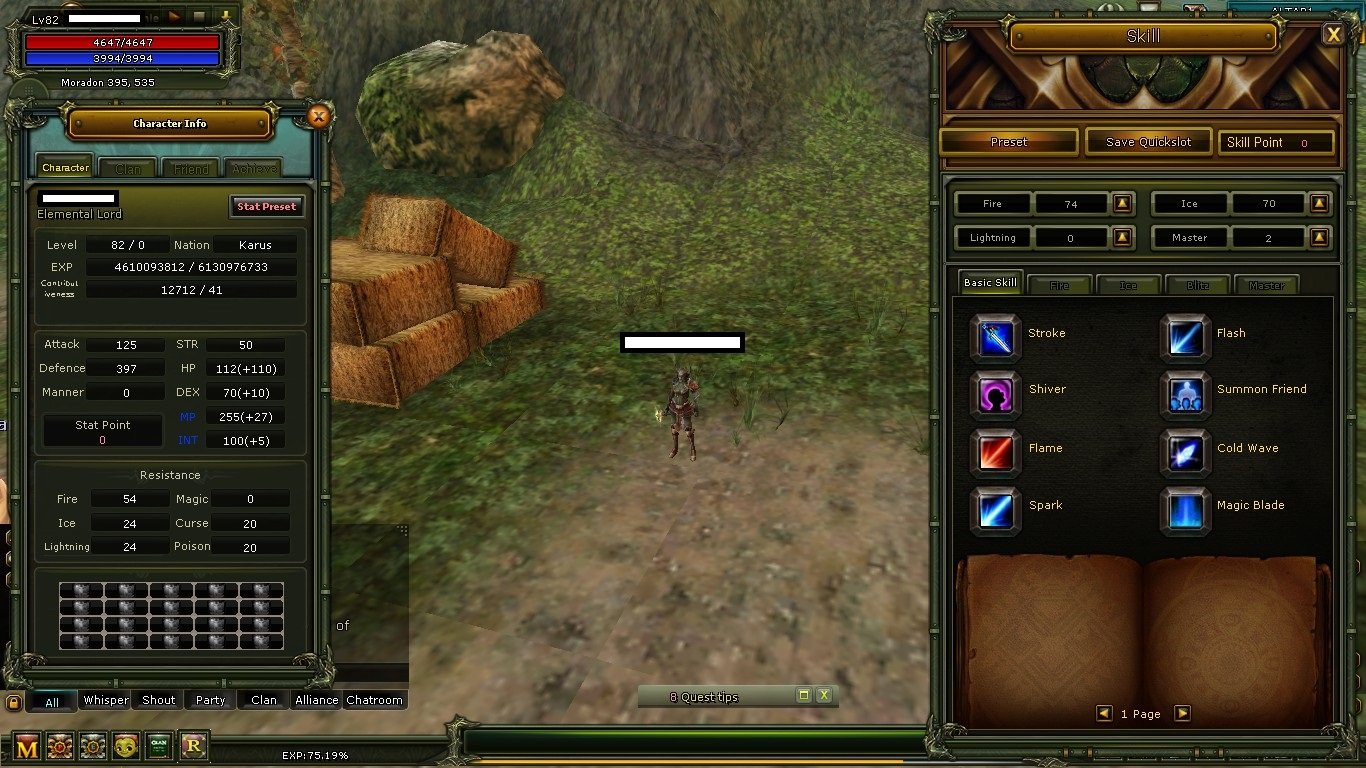Toggle the Whisper chat channel filter
1366x768 pixels.
[105, 700]
